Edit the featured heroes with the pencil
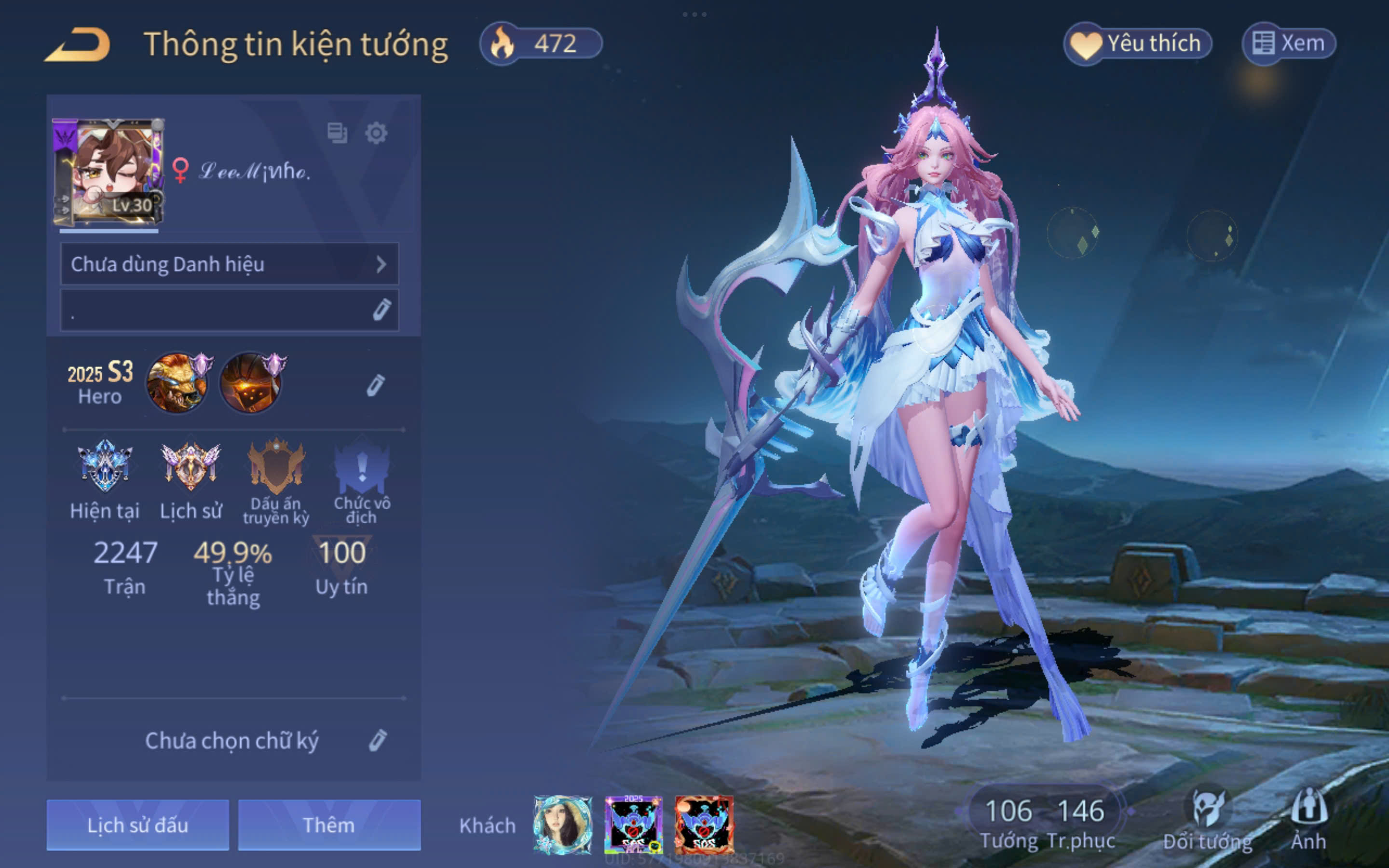1389x868 pixels. click(x=375, y=385)
